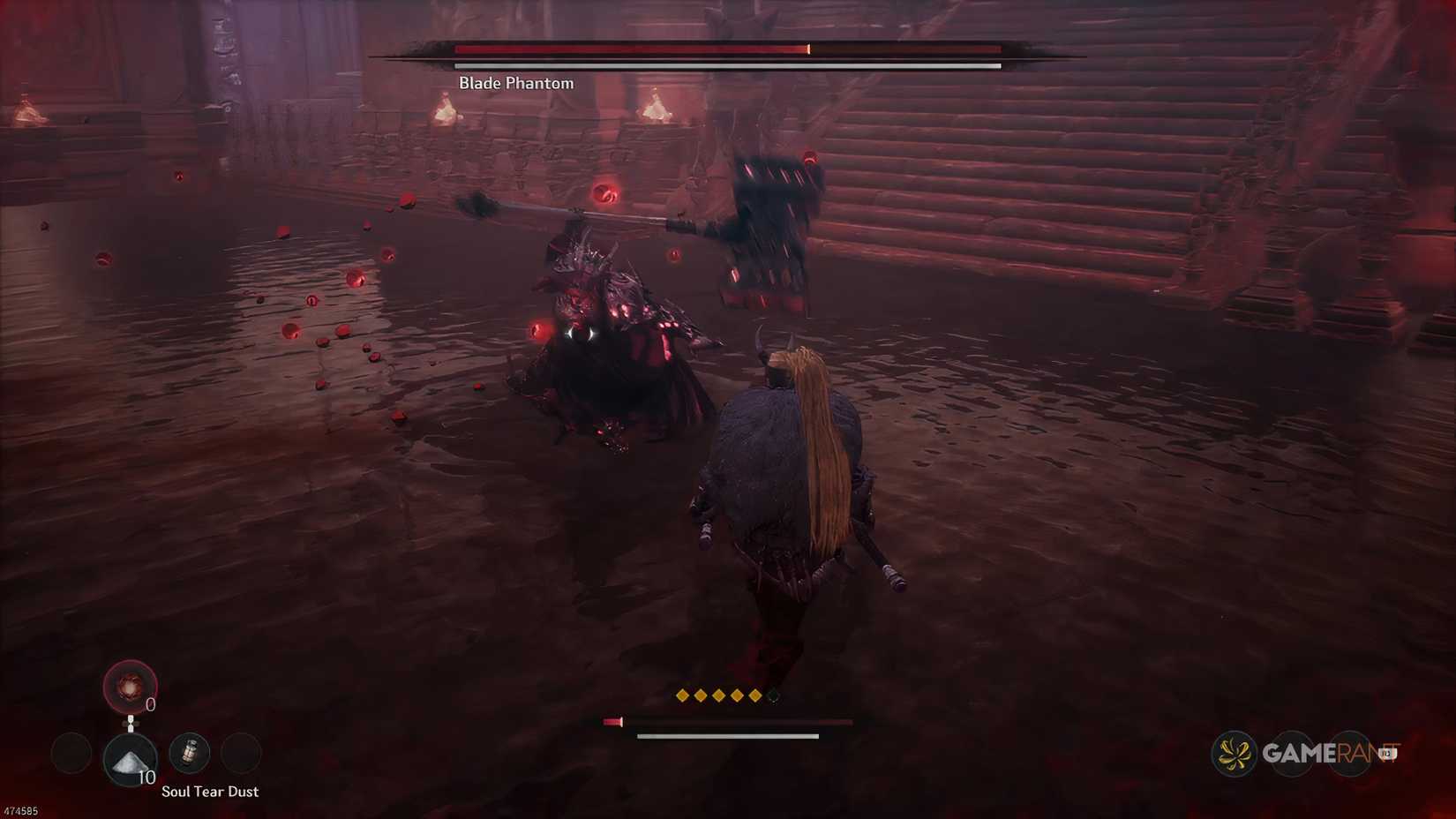This screenshot has width=1456, height=819.
Task: Click the empty item slot on the far right
Action: tap(242, 753)
